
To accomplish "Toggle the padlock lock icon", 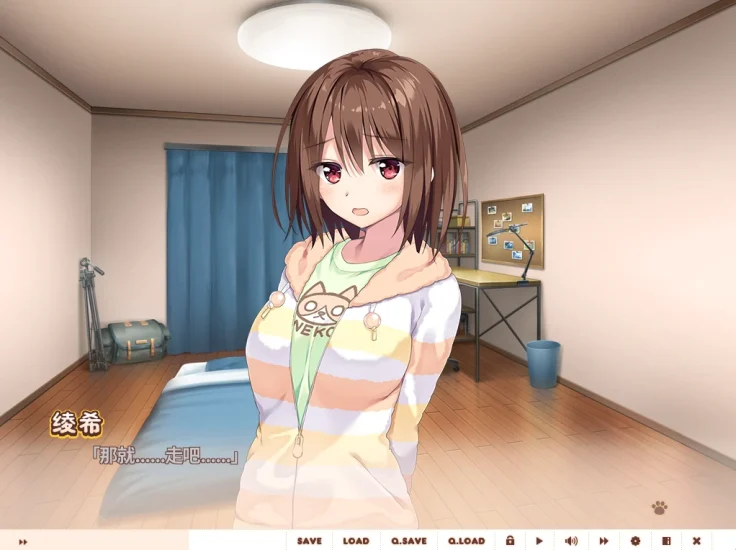I will click(510, 541).
